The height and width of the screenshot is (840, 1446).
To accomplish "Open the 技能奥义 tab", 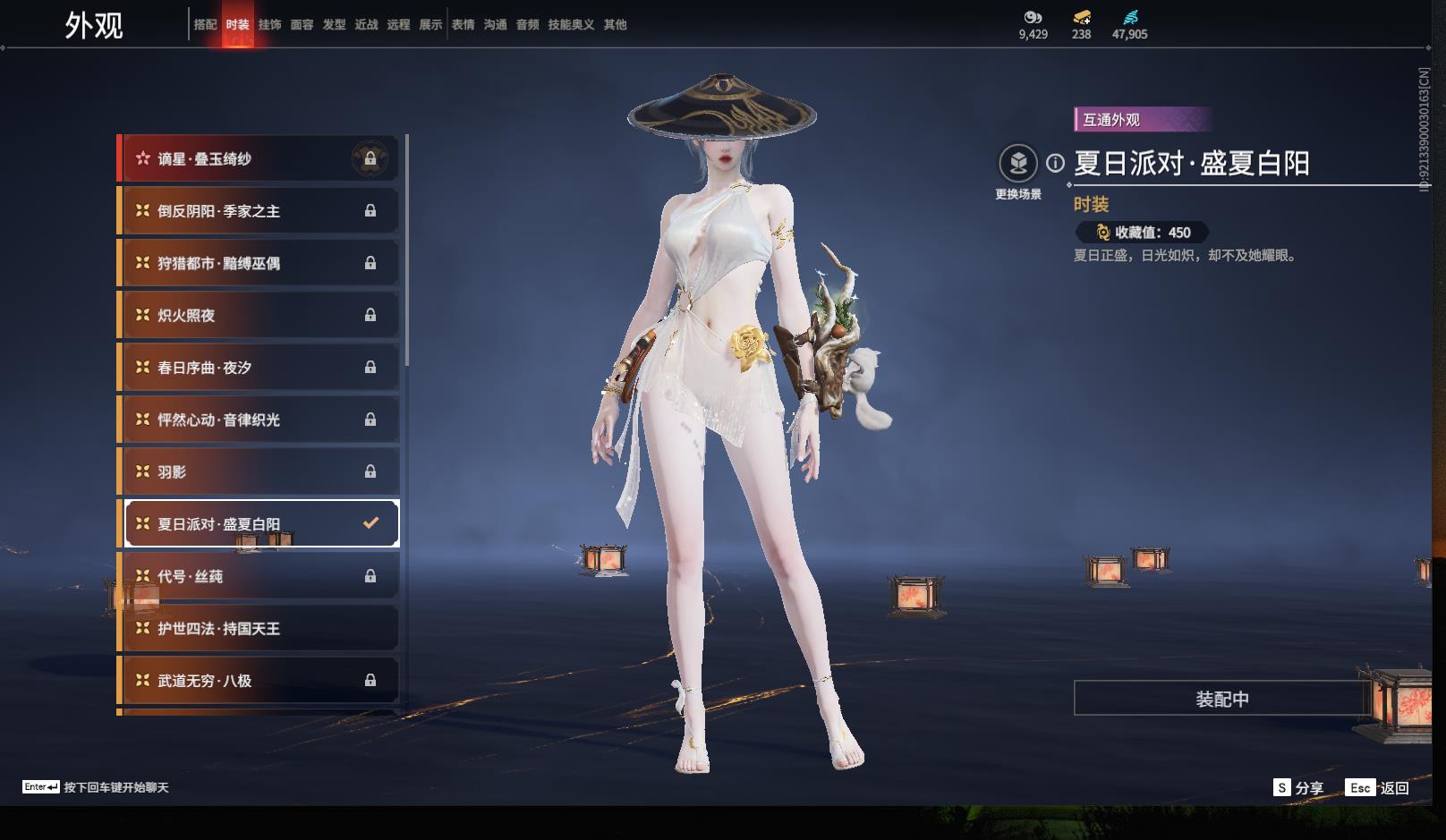I will coord(571,25).
